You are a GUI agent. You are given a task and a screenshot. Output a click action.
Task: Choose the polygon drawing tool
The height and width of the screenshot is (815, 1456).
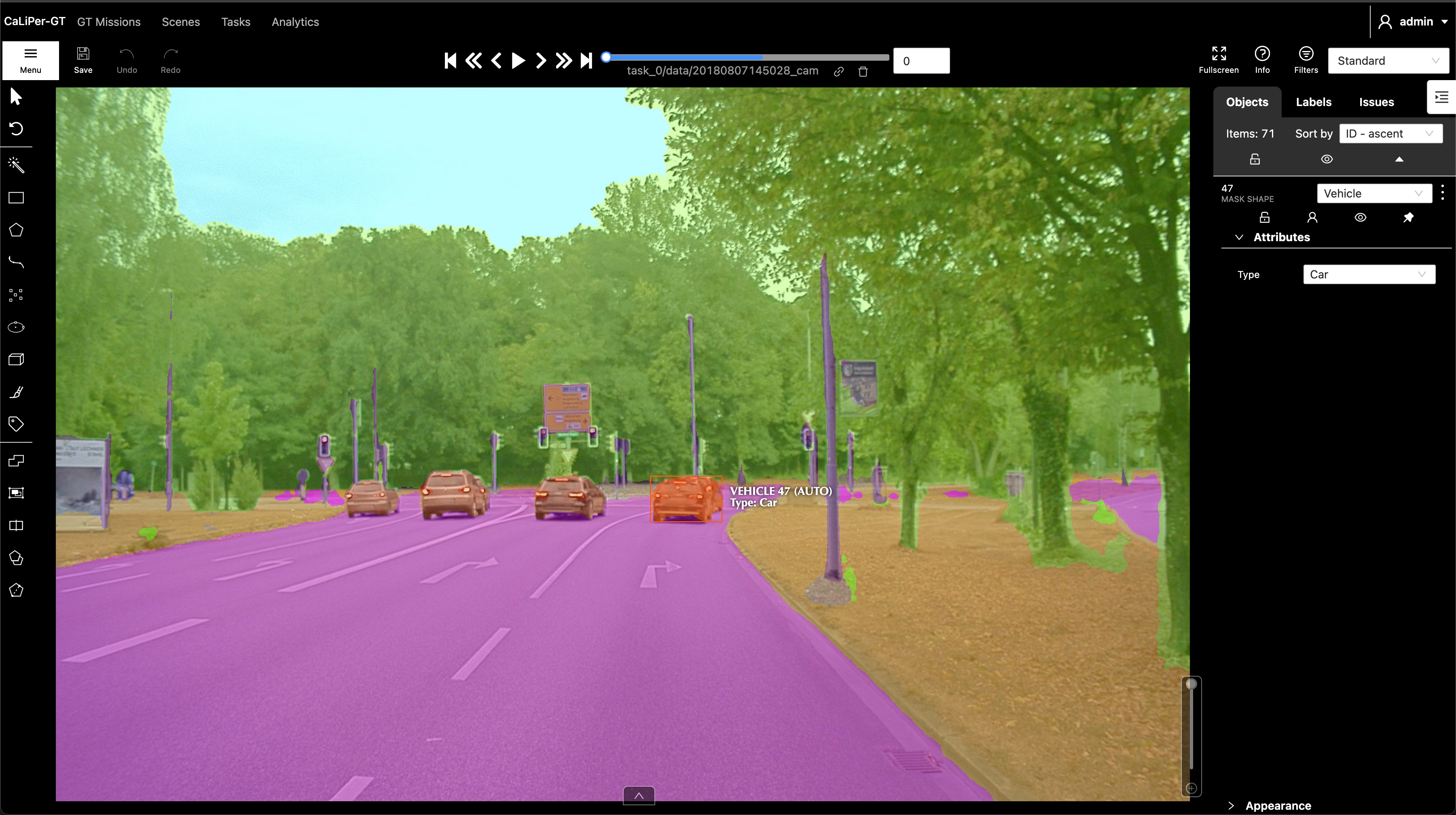16,229
